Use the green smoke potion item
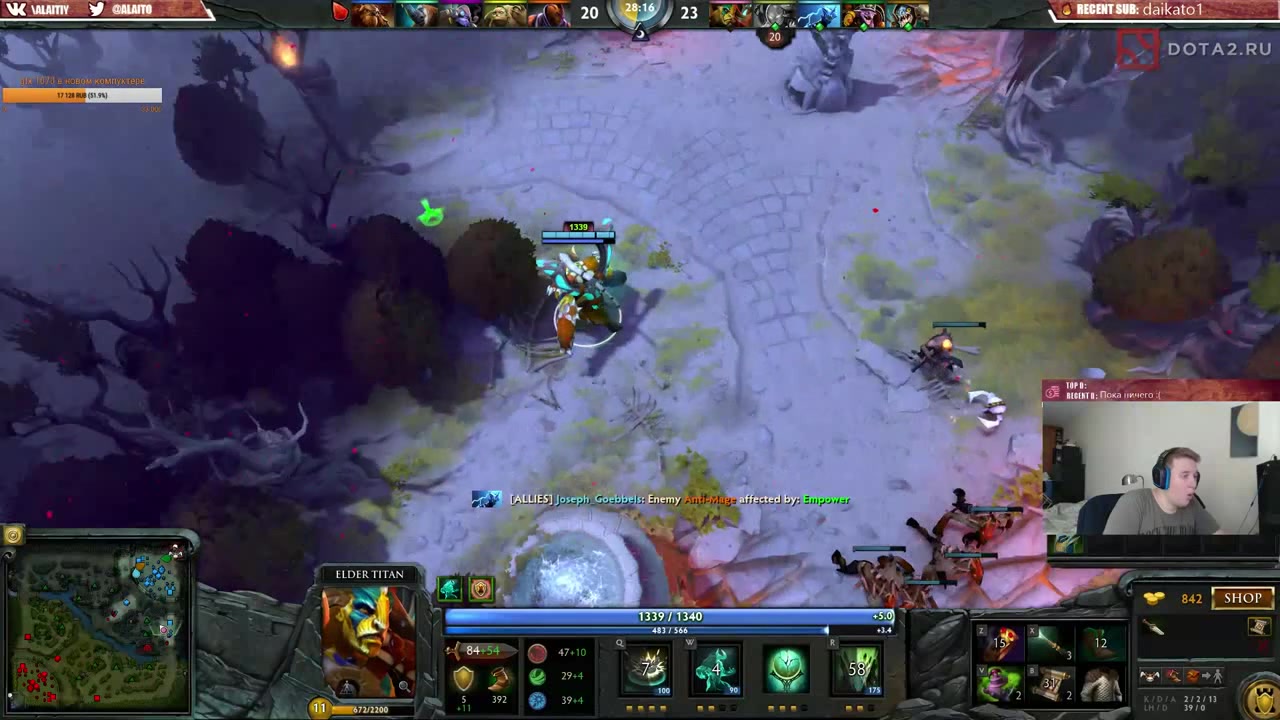Screen dimensions: 1280x720 click(x=1000, y=684)
